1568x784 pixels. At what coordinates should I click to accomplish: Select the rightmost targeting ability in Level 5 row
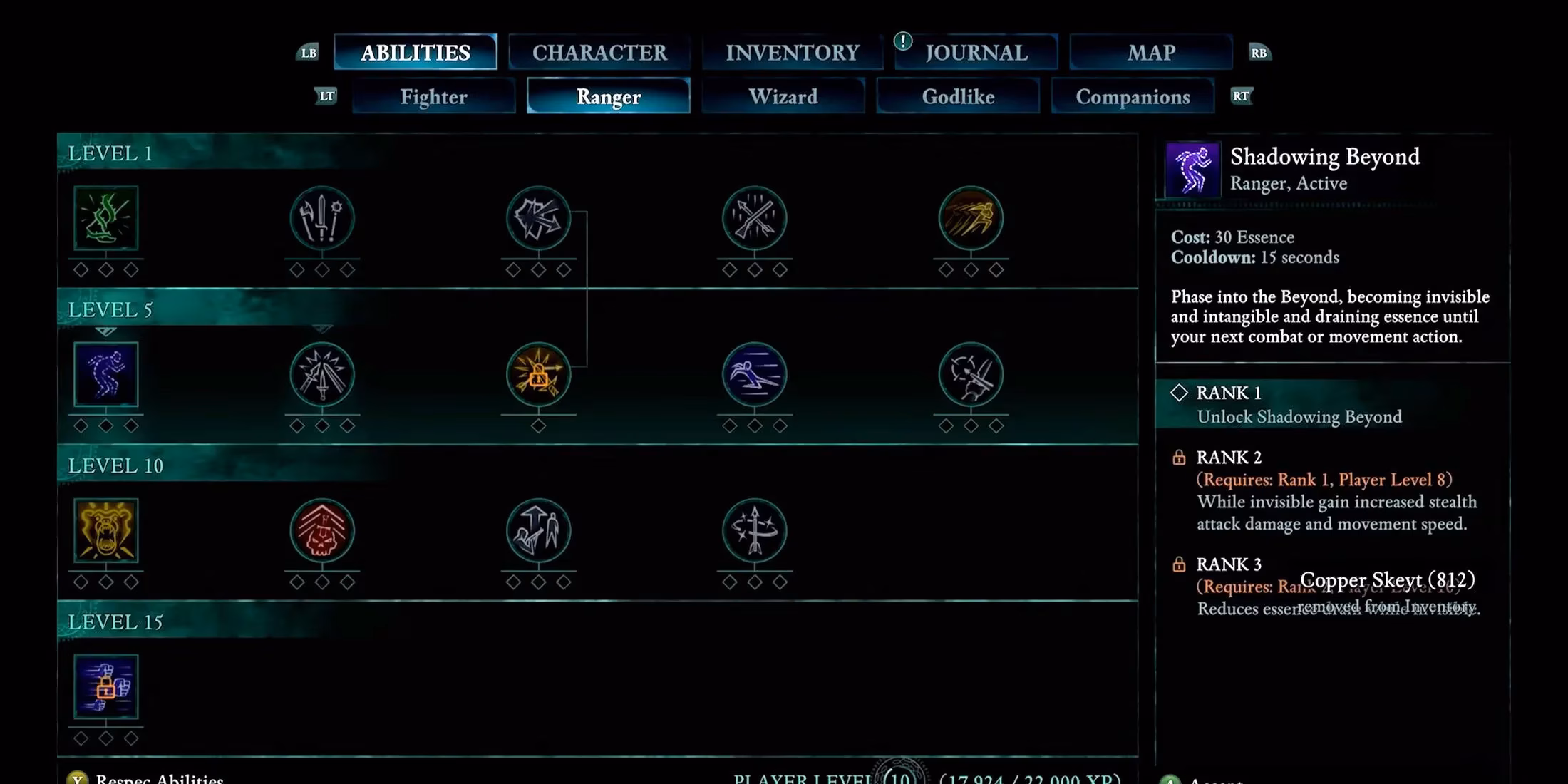click(971, 376)
